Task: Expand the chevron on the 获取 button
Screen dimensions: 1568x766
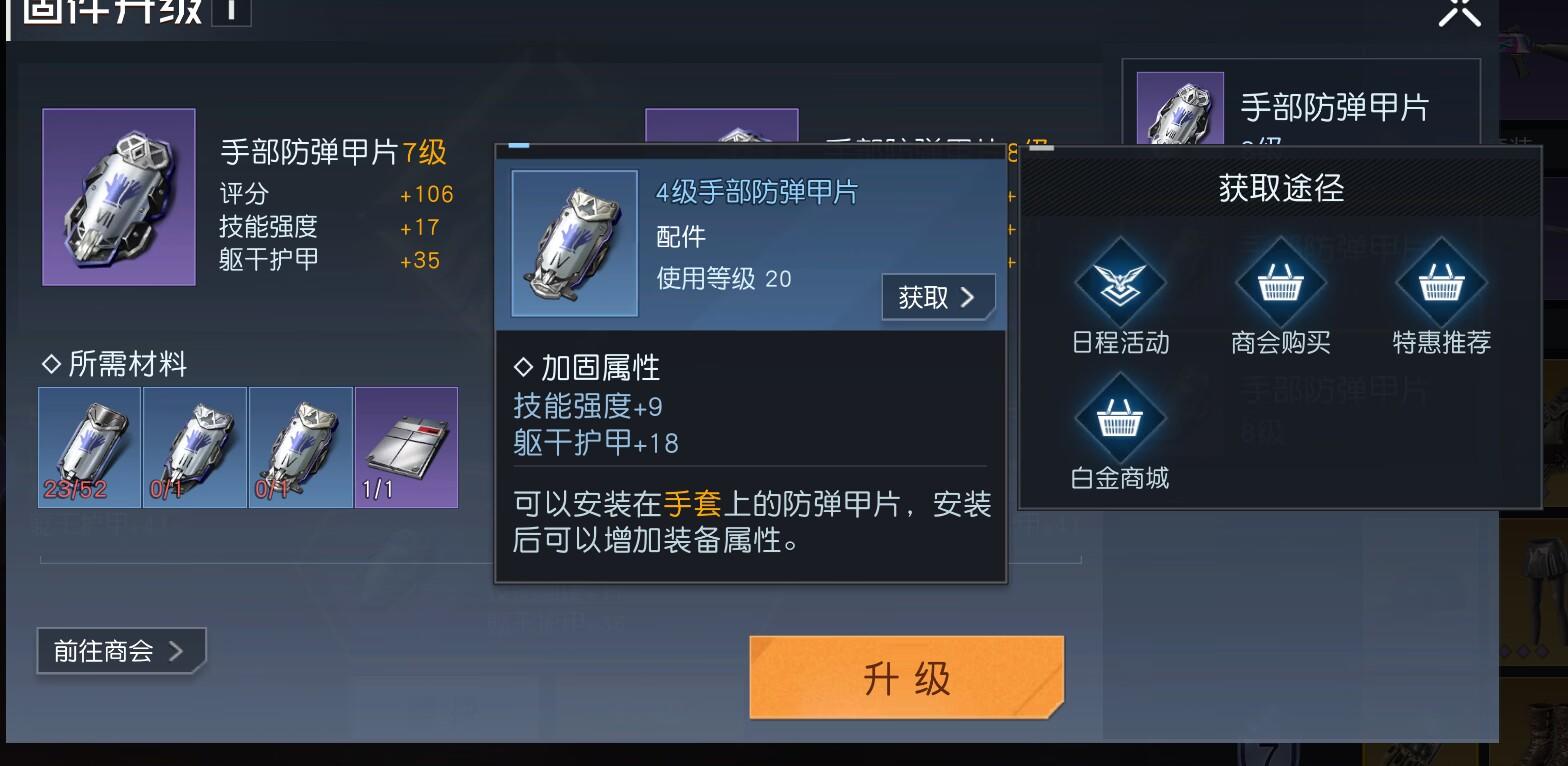Action: (967, 297)
